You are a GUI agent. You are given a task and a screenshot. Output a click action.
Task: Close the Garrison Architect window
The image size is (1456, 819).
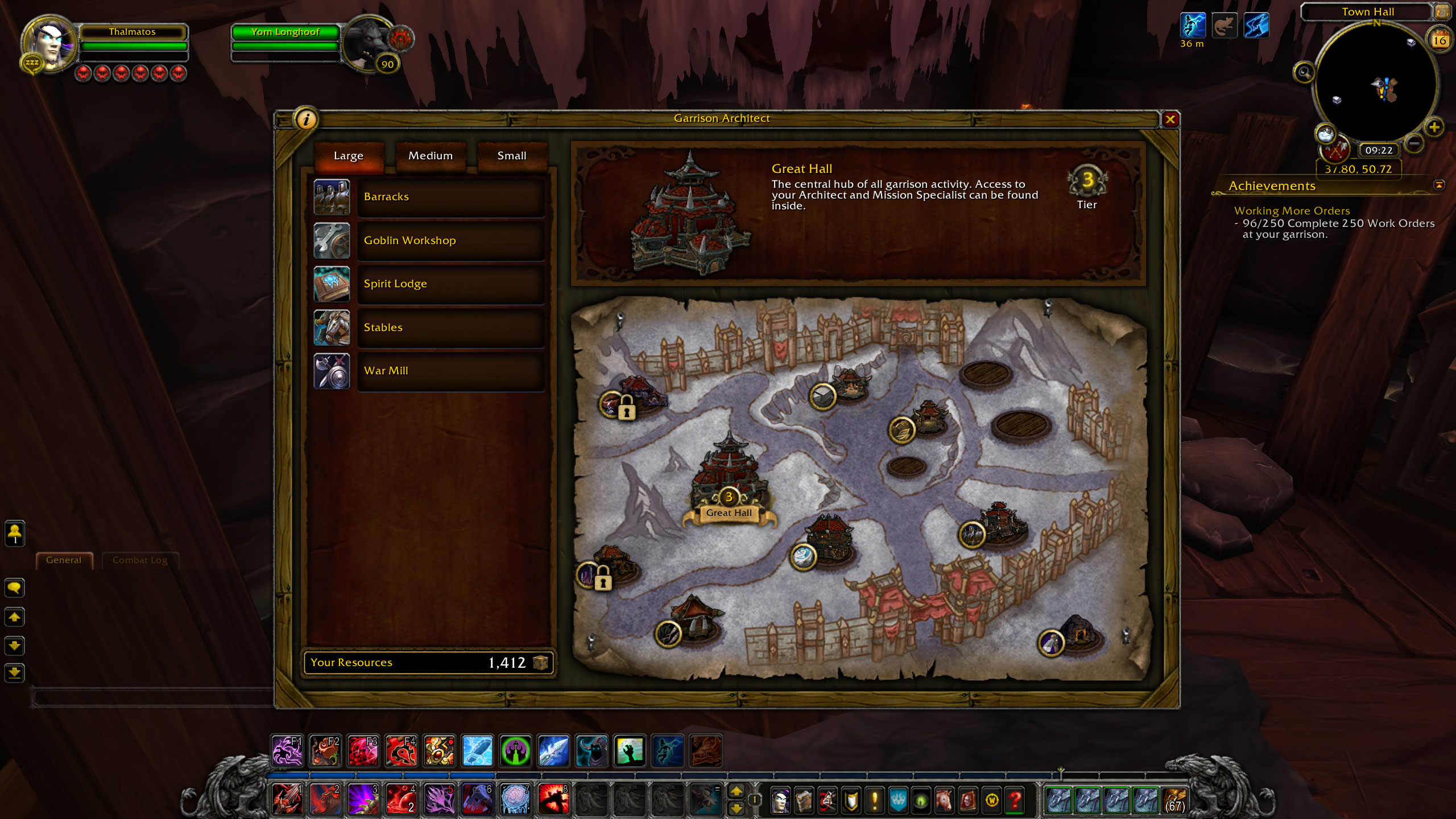pos(1170,119)
